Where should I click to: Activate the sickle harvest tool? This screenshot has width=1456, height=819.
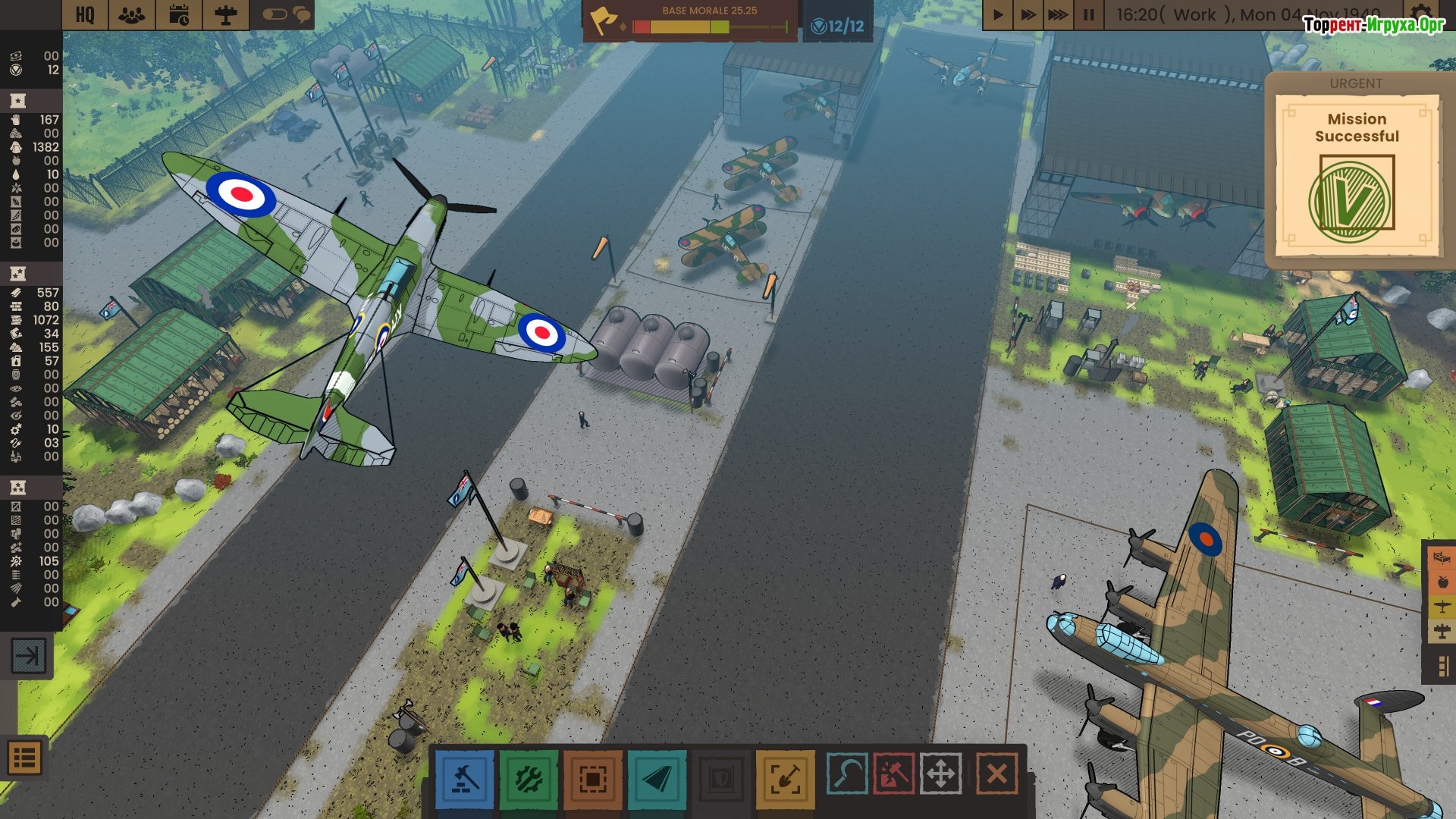(x=846, y=774)
